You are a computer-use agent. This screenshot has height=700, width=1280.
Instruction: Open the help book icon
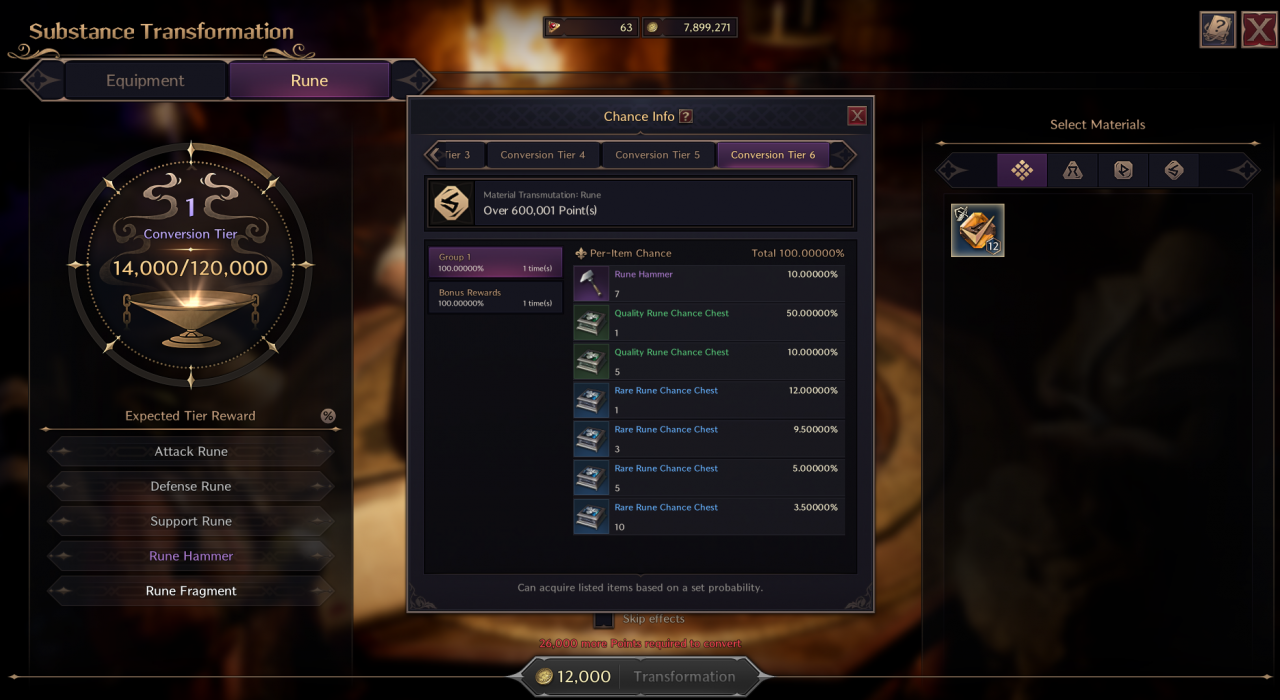[1218, 30]
